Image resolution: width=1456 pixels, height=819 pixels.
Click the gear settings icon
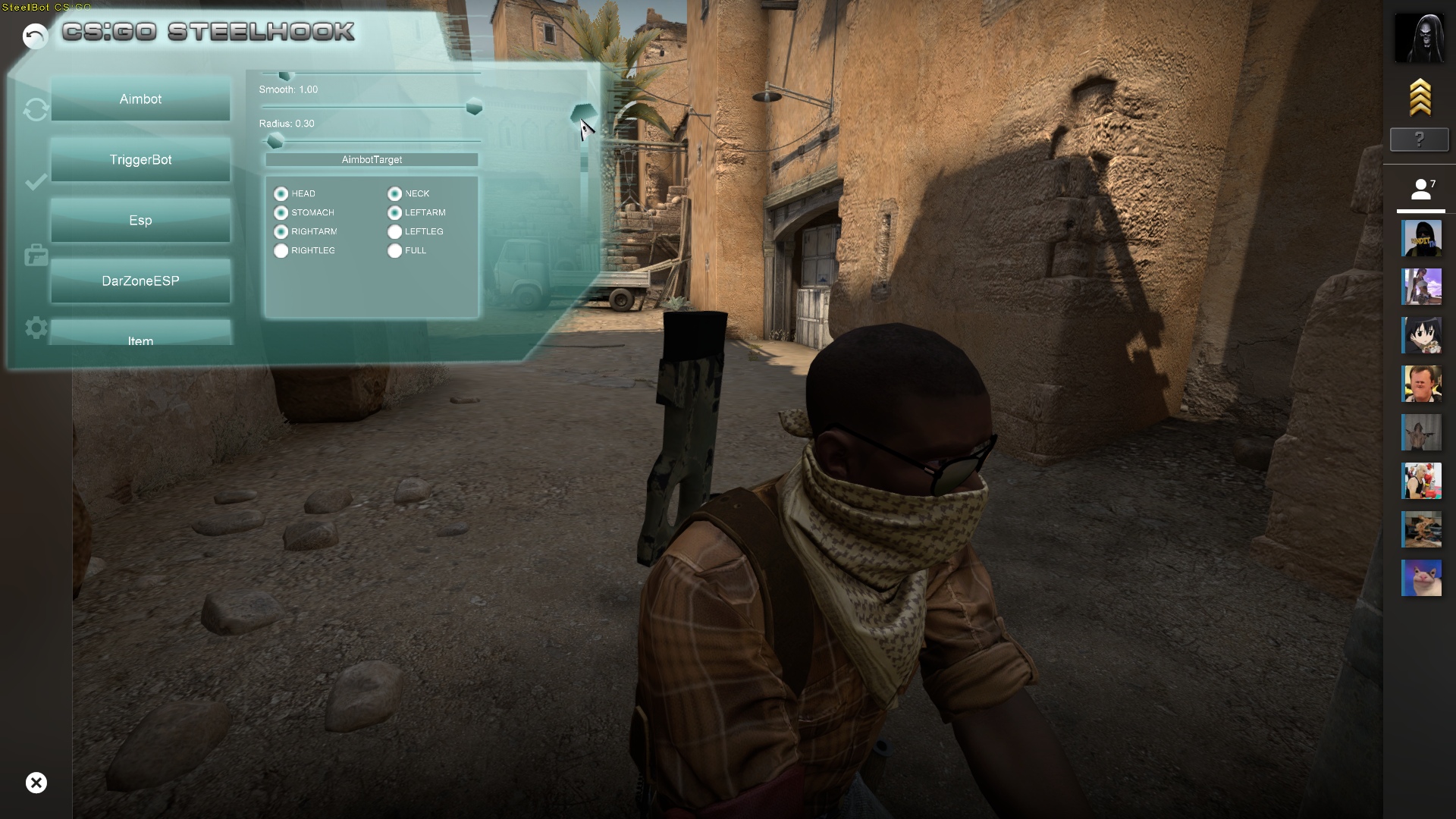pos(36,328)
